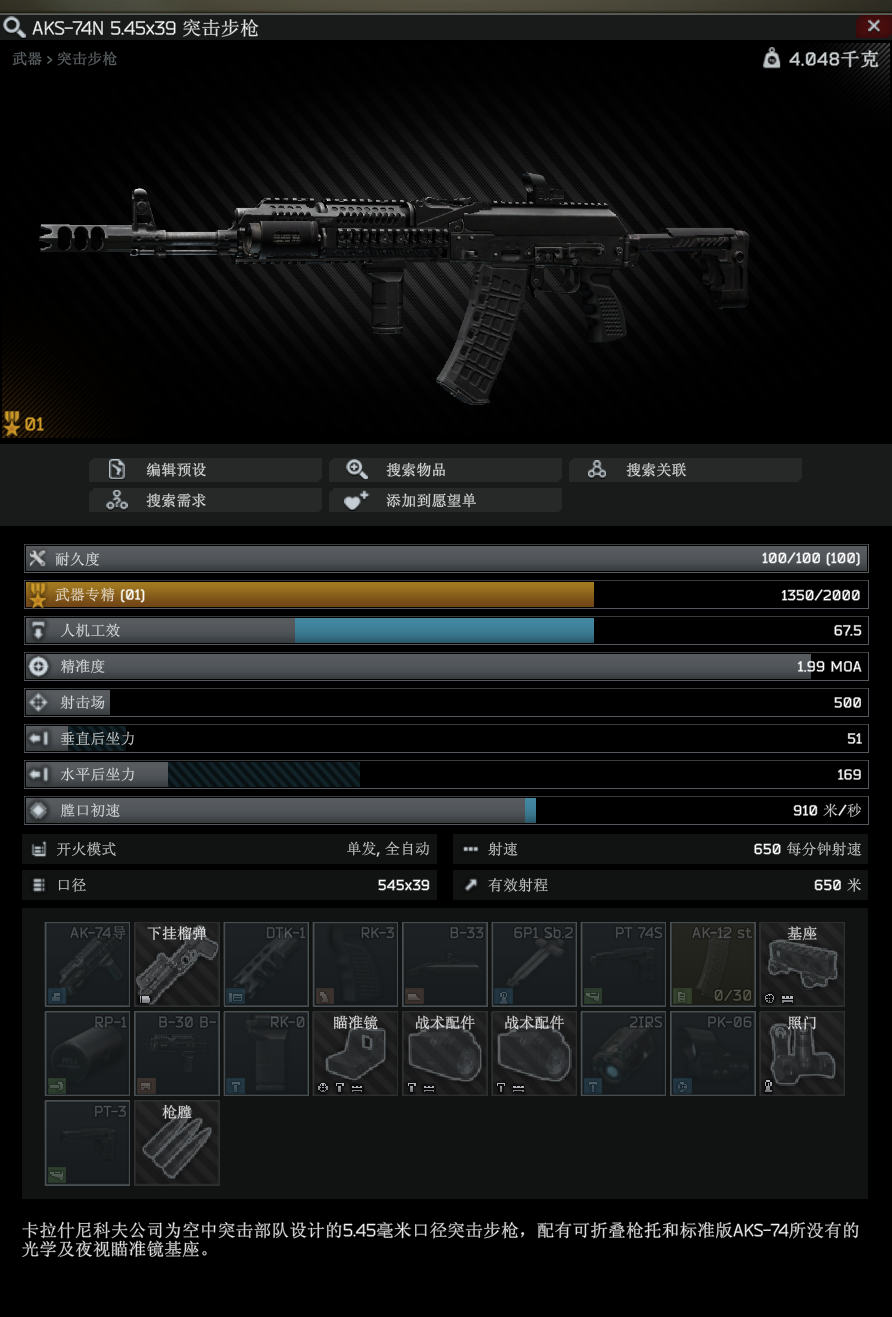Click the RK-3 pistol grip slot
Screen dimensions: 892x1317
pos(355,964)
